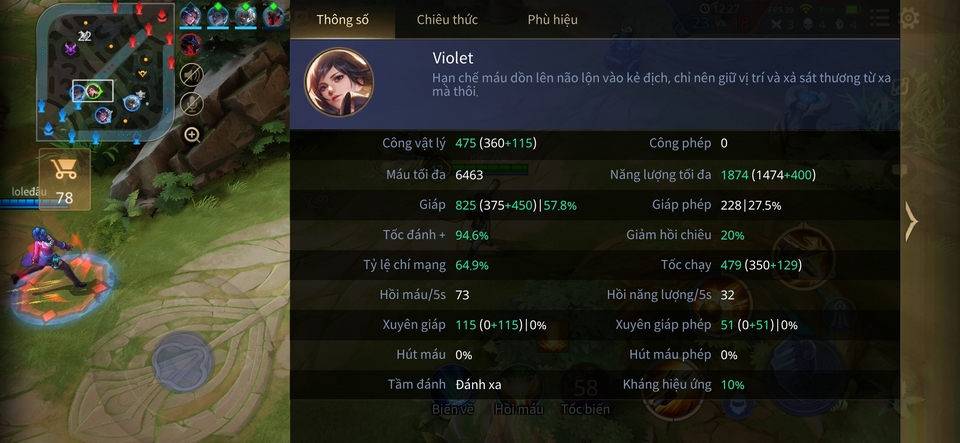Use the Hồi máu heal button
The image size is (960, 443).
(x=518, y=408)
